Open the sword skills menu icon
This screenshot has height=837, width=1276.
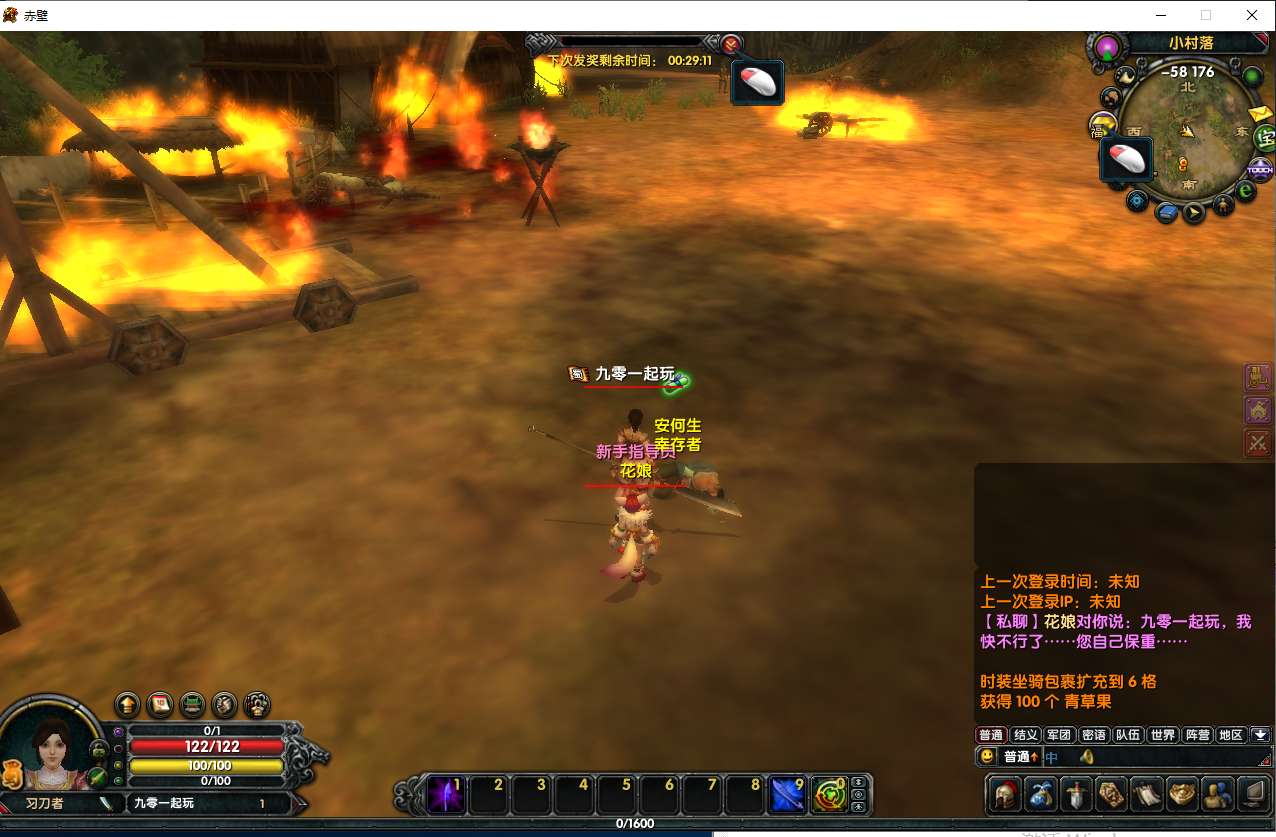pyautogui.click(x=1076, y=794)
